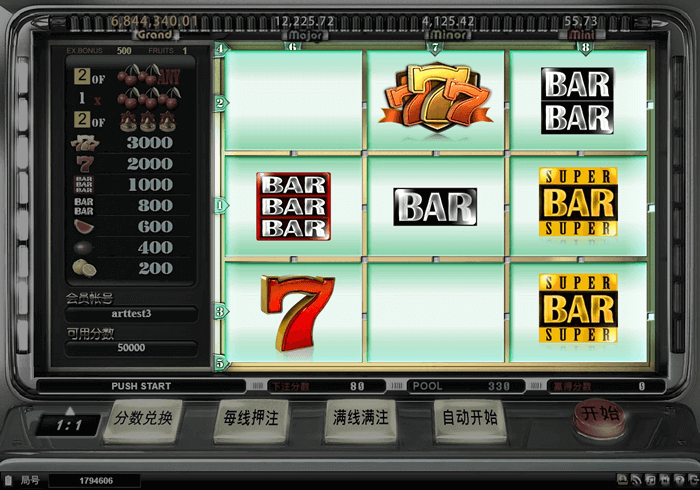Toggle the music note sound icon
The width and height of the screenshot is (700, 490).
tap(651, 480)
